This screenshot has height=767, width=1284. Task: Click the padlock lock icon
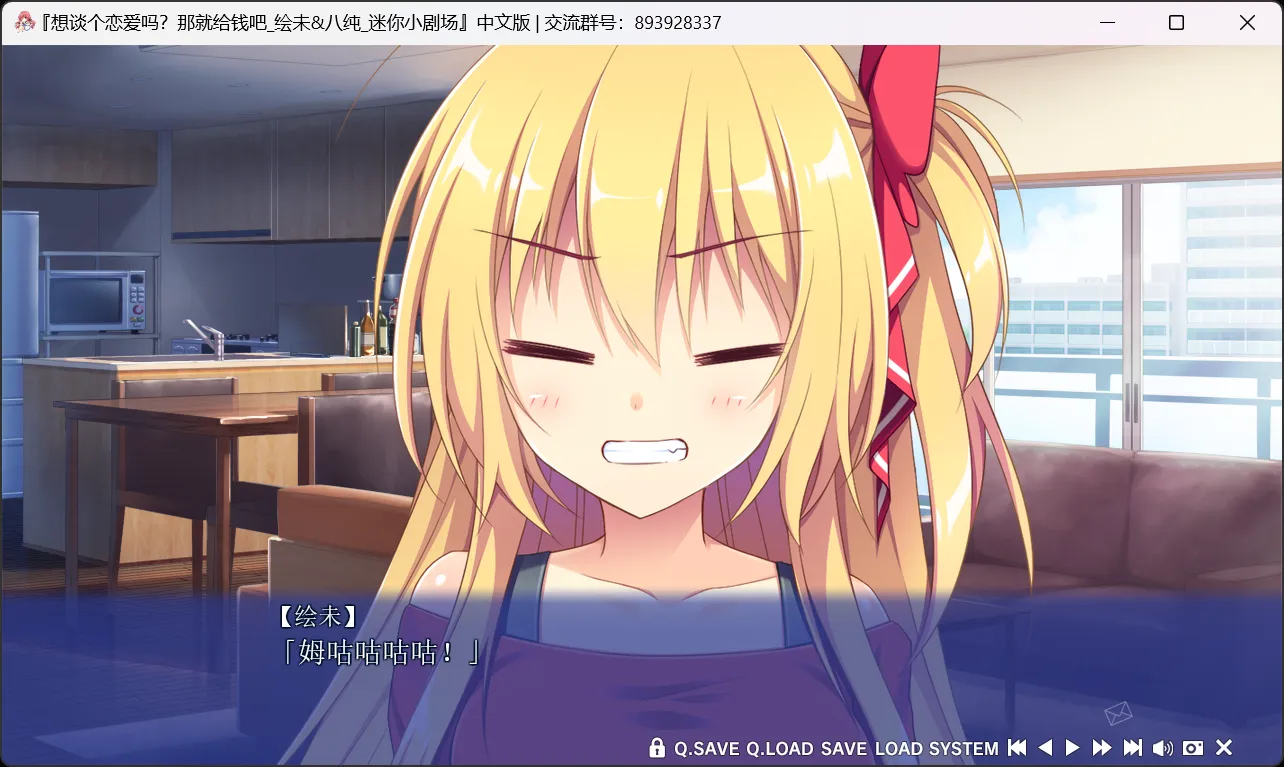click(657, 748)
